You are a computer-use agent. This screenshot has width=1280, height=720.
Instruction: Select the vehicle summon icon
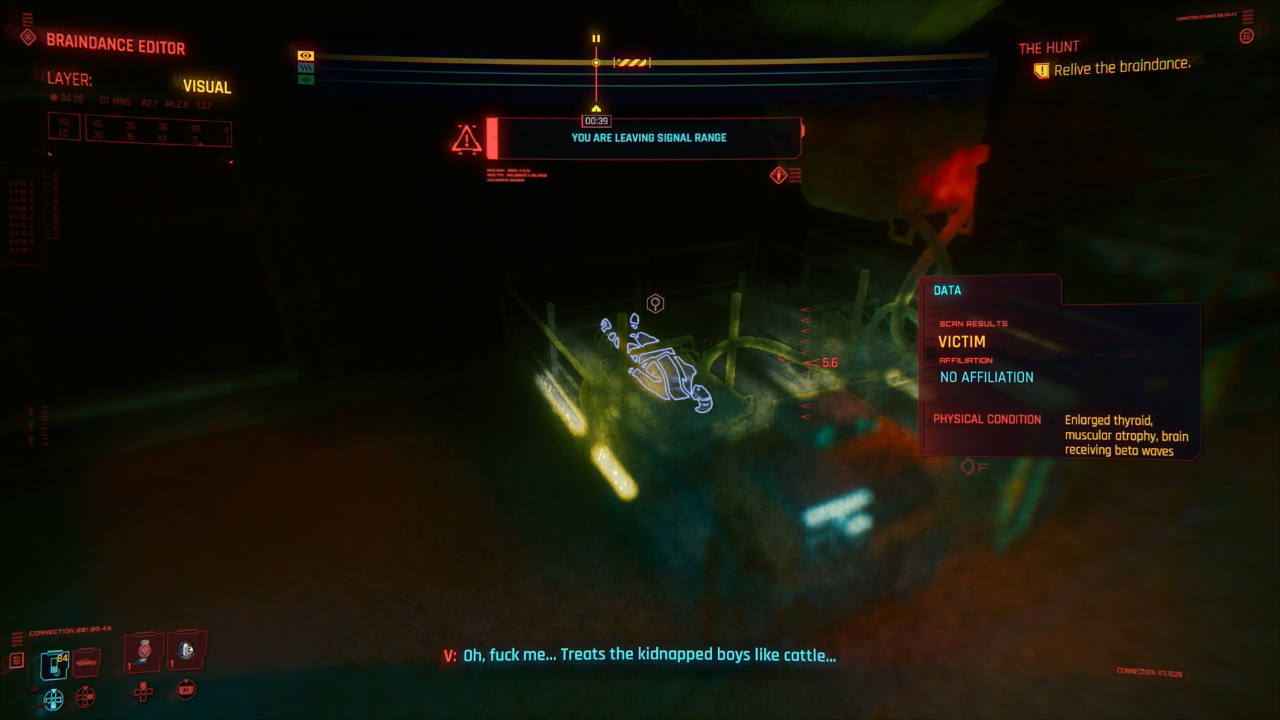[x=85, y=662]
